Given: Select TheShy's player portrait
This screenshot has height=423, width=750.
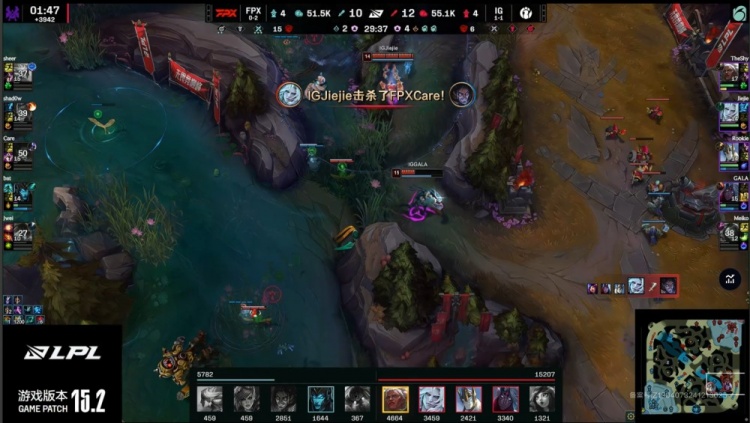Looking at the screenshot, I should coord(729,73).
